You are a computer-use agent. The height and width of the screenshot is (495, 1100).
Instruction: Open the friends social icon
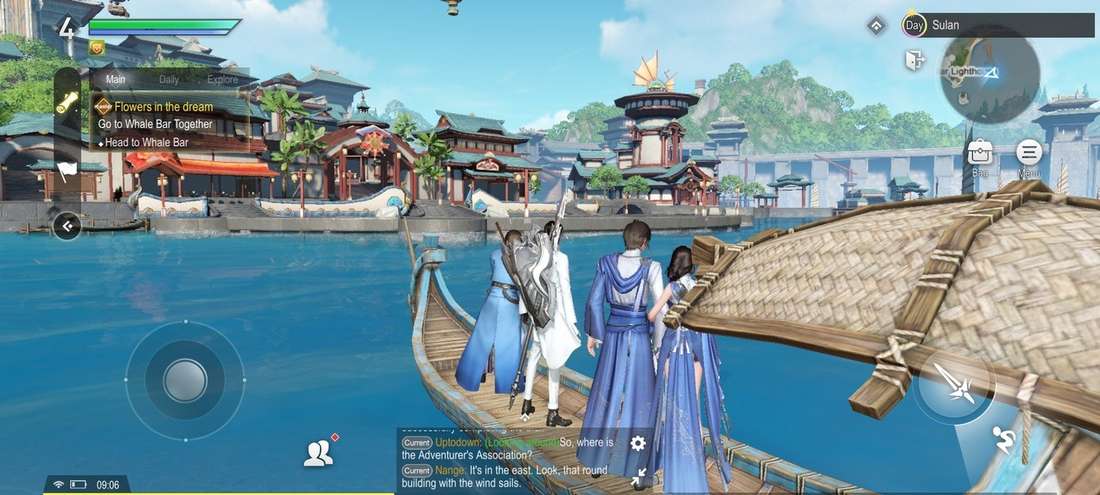pos(318,454)
